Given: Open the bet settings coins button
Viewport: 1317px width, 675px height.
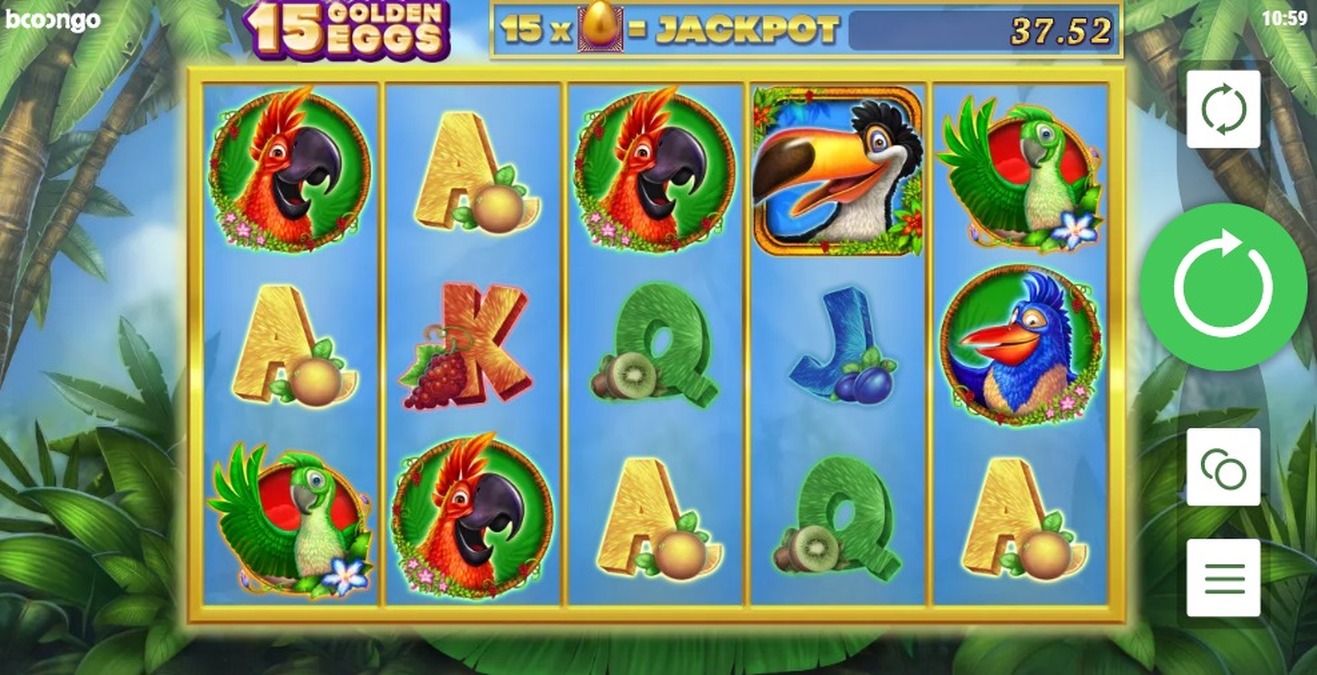Looking at the screenshot, I should point(1223,466).
